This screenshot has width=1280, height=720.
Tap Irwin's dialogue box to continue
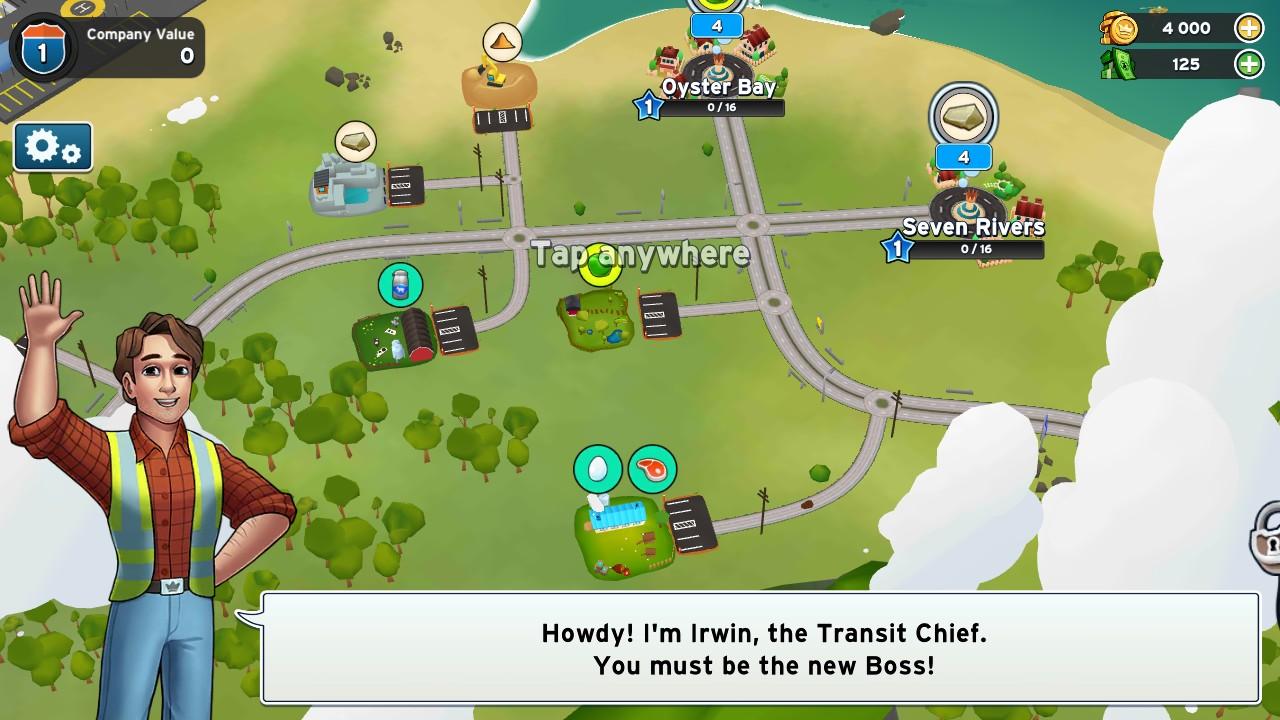point(760,648)
